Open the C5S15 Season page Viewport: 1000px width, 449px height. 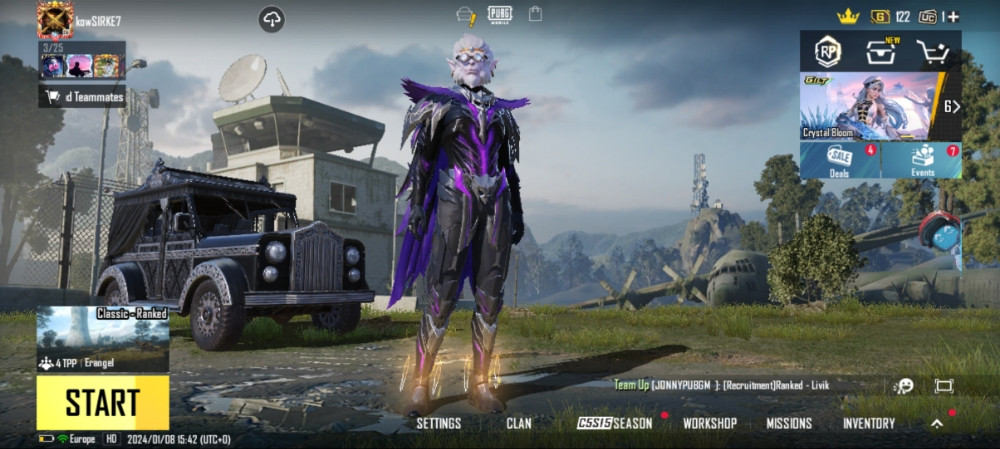coord(615,423)
